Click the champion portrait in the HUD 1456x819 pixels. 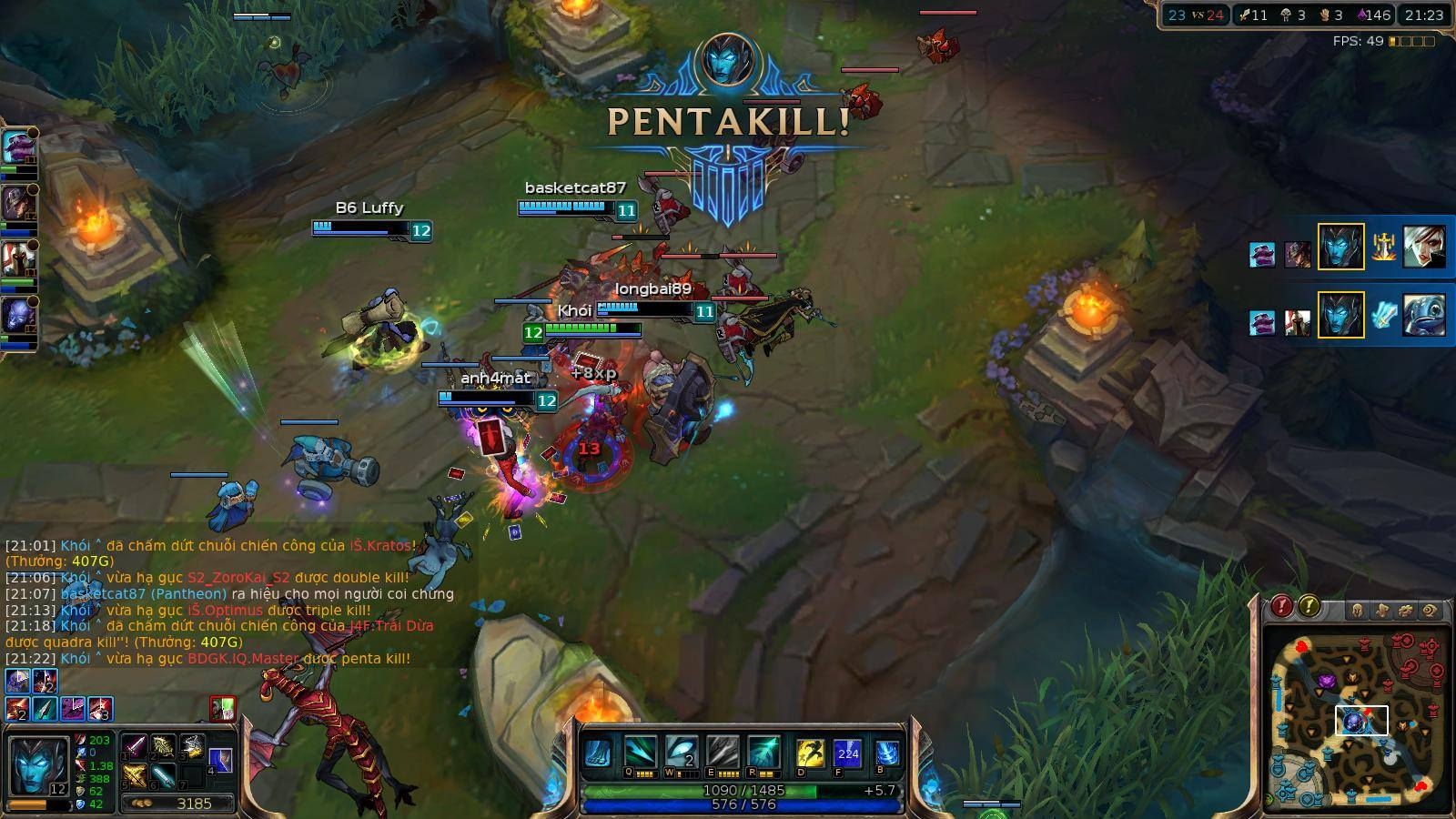[36, 766]
